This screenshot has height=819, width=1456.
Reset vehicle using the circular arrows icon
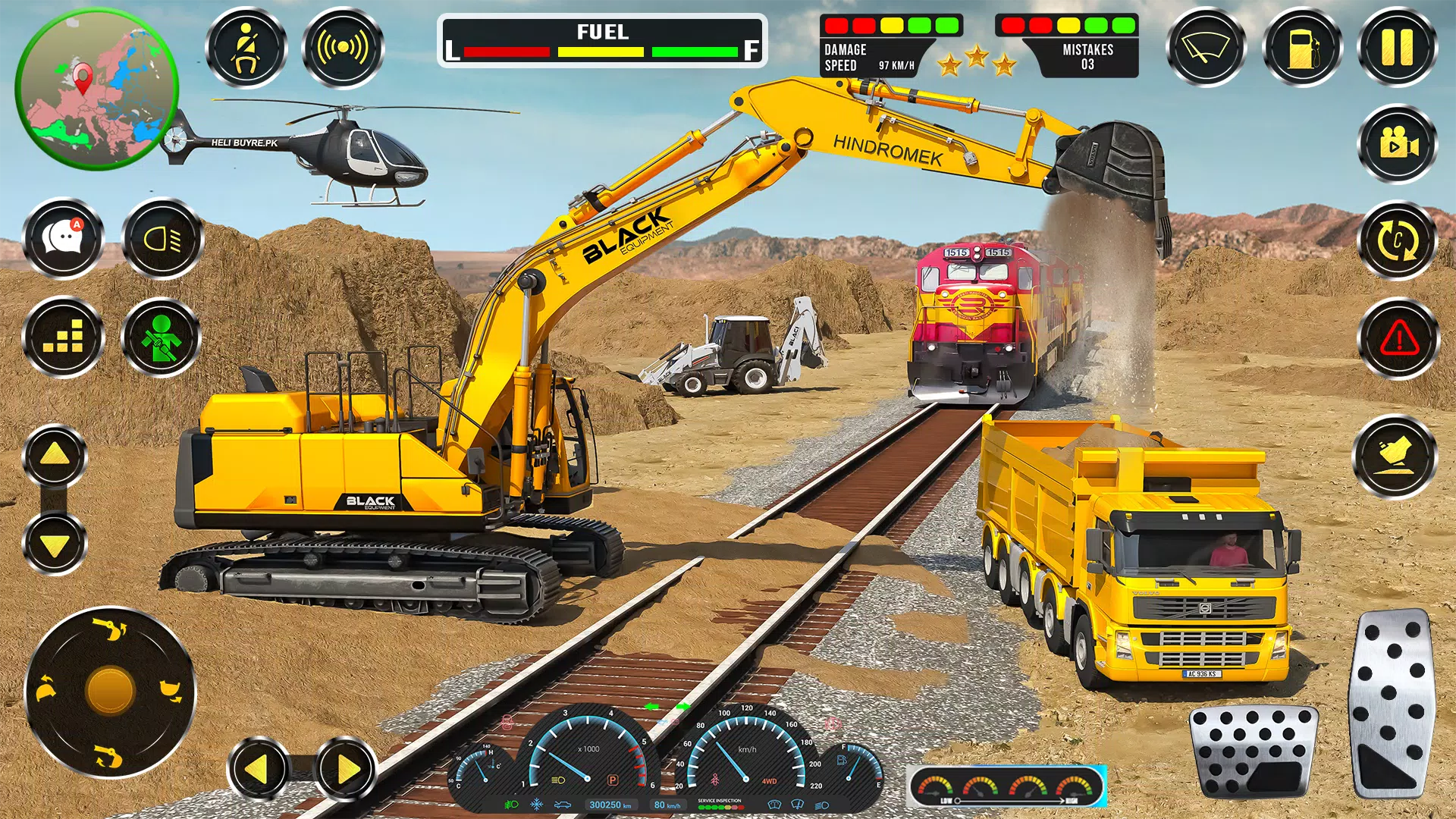(x=1398, y=241)
